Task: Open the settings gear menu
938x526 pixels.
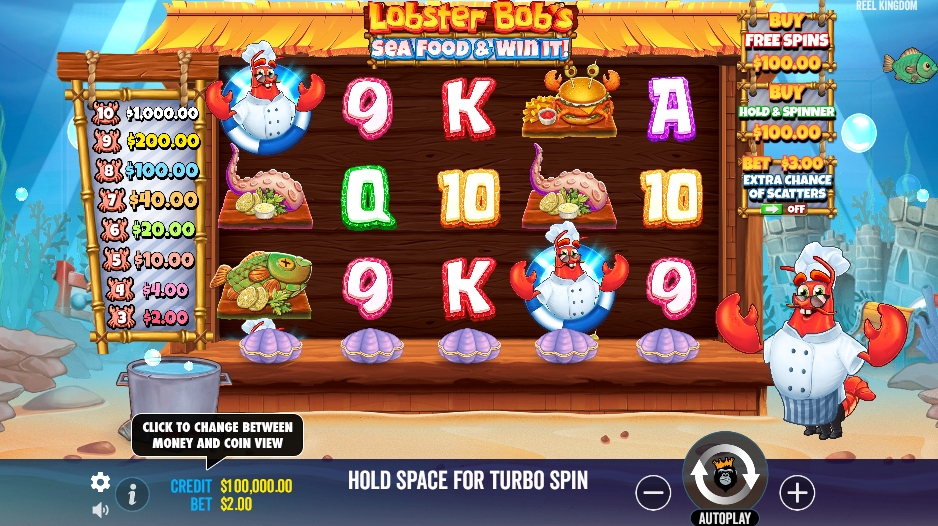Action: click(100, 482)
